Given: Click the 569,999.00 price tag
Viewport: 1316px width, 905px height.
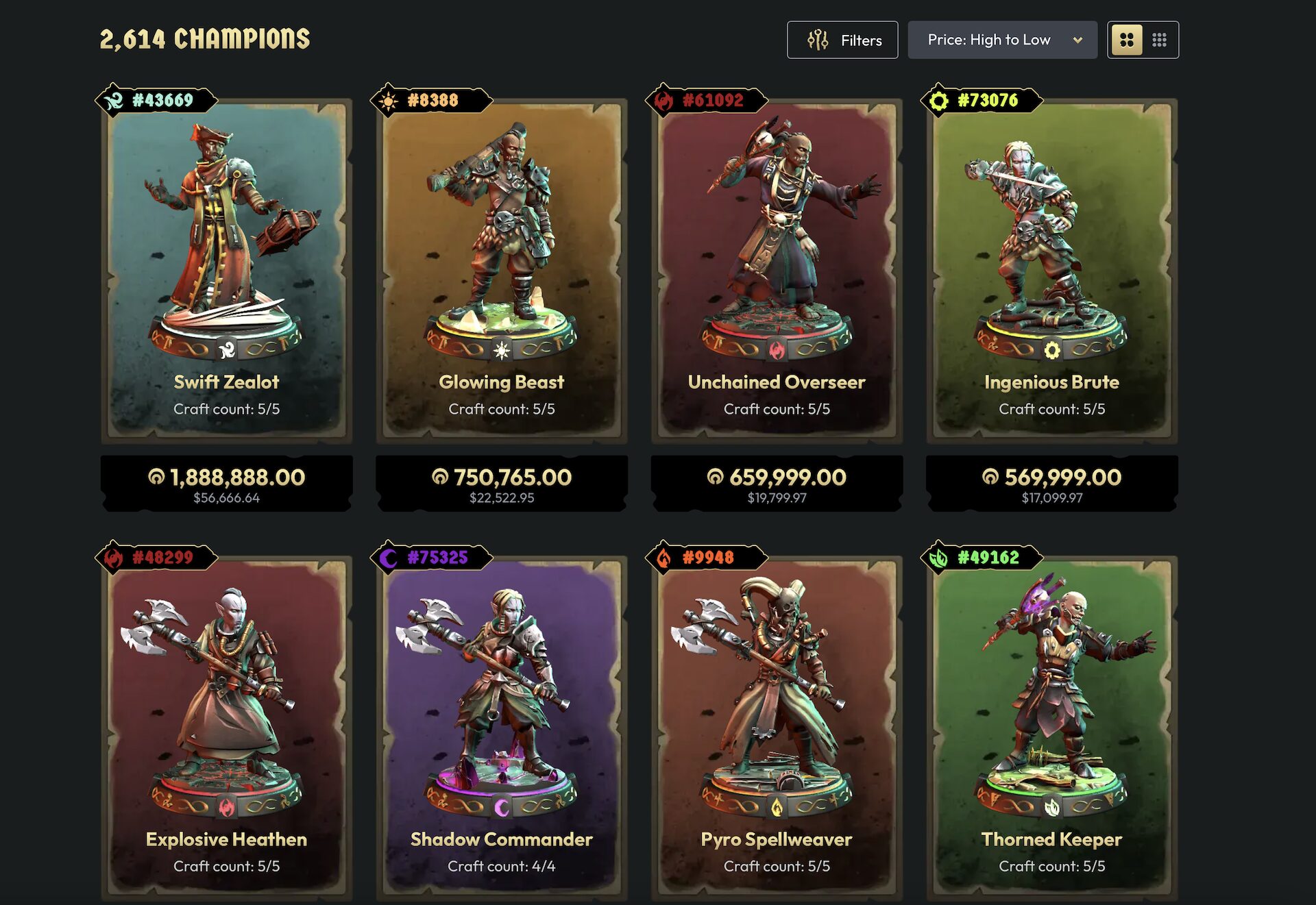Looking at the screenshot, I should tap(1051, 484).
